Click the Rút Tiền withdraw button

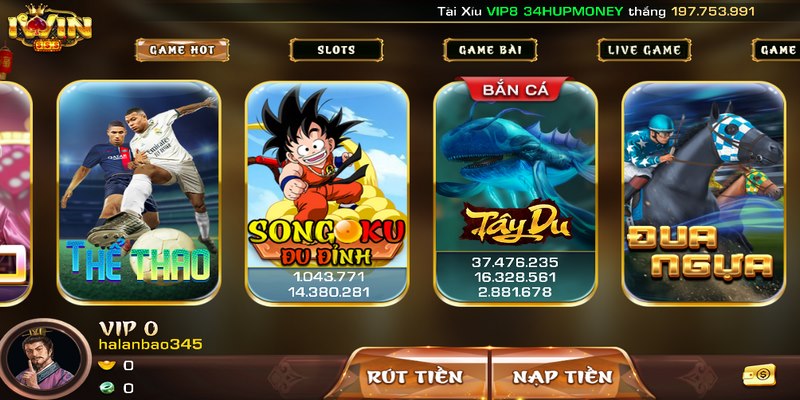[415, 376]
